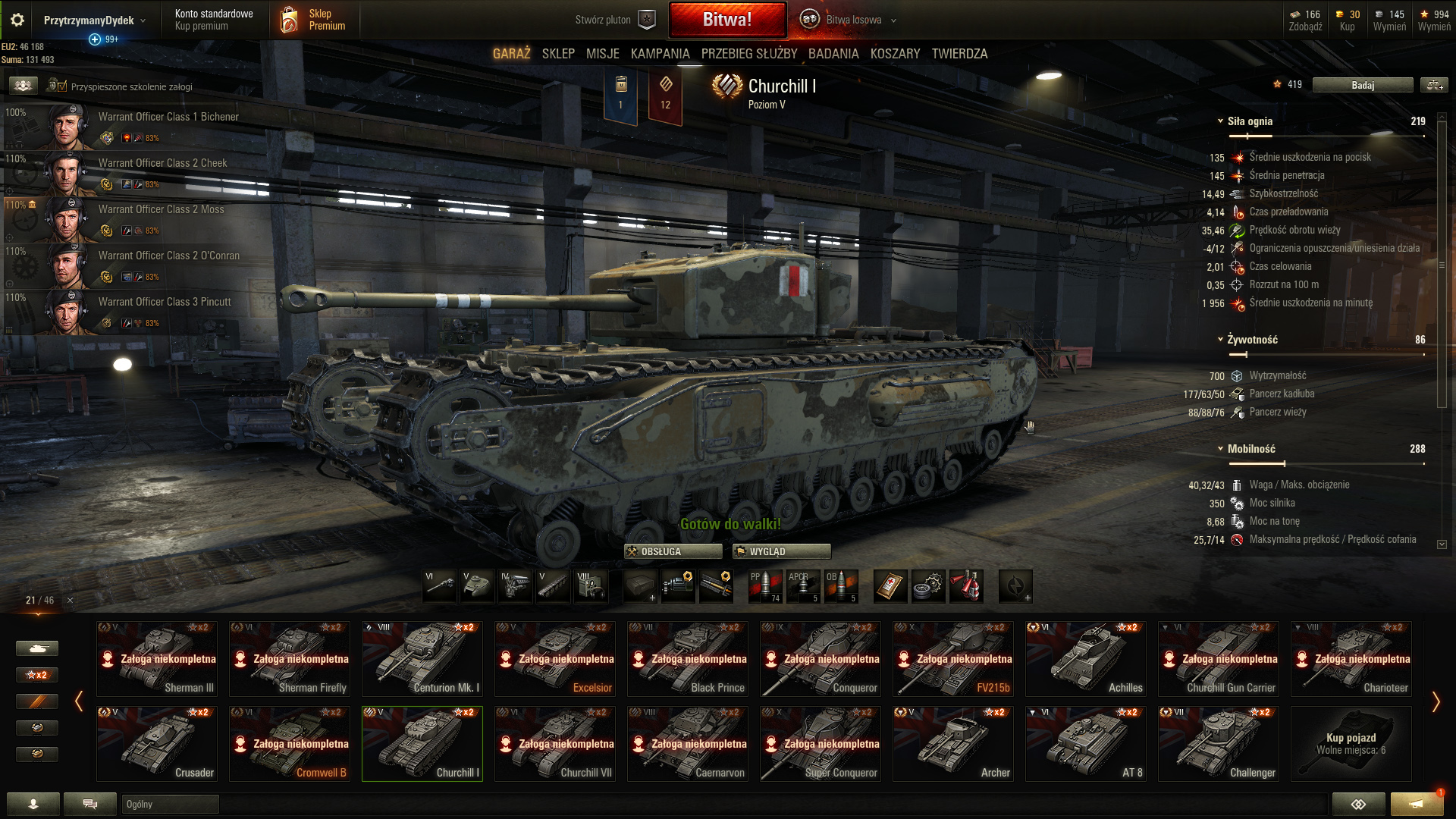This screenshot has width=1456, height=819.
Task: Select the Achilles tank in carousel
Action: pos(1086,658)
